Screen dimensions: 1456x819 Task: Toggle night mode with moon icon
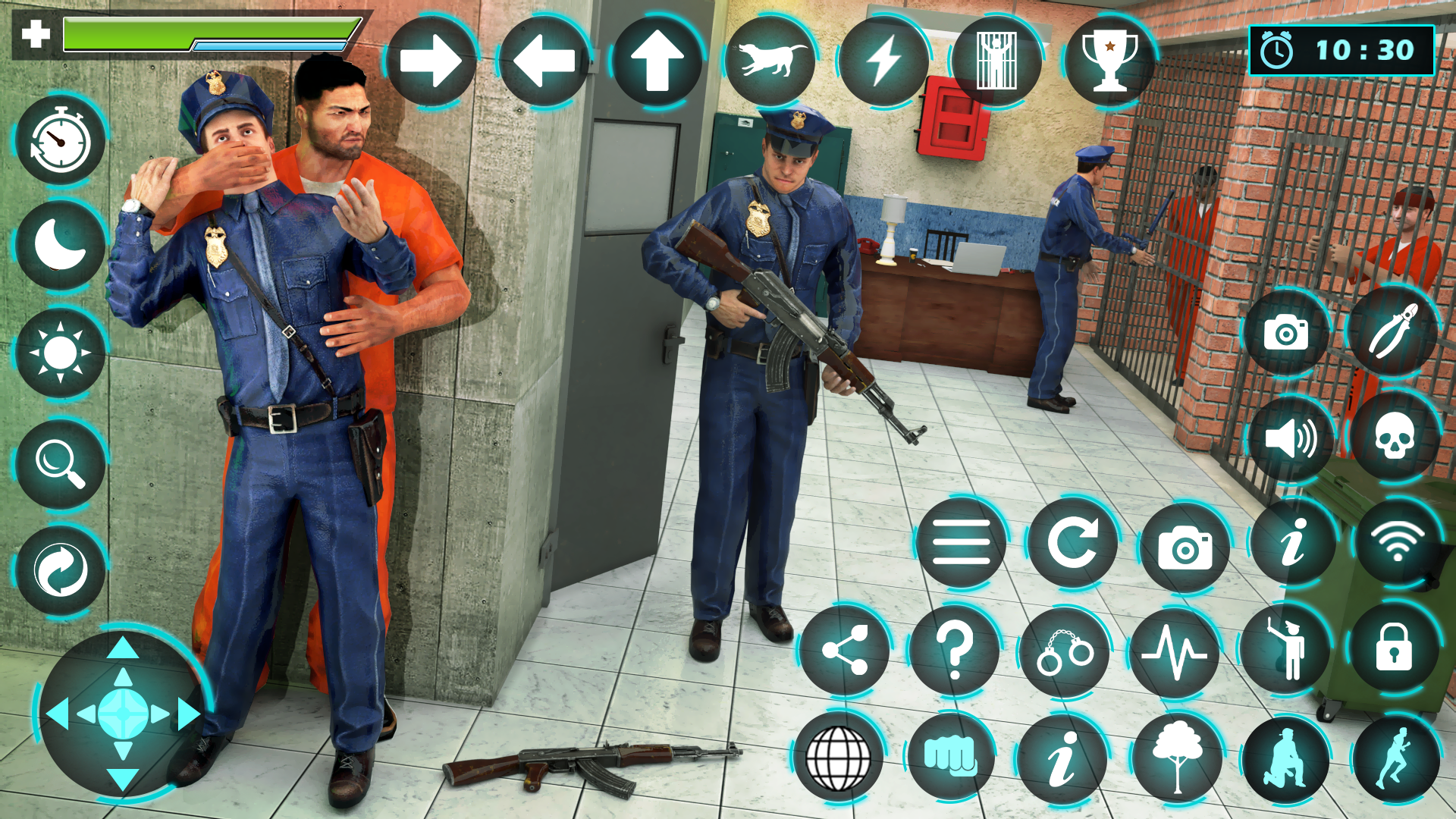click(x=59, y=244)
